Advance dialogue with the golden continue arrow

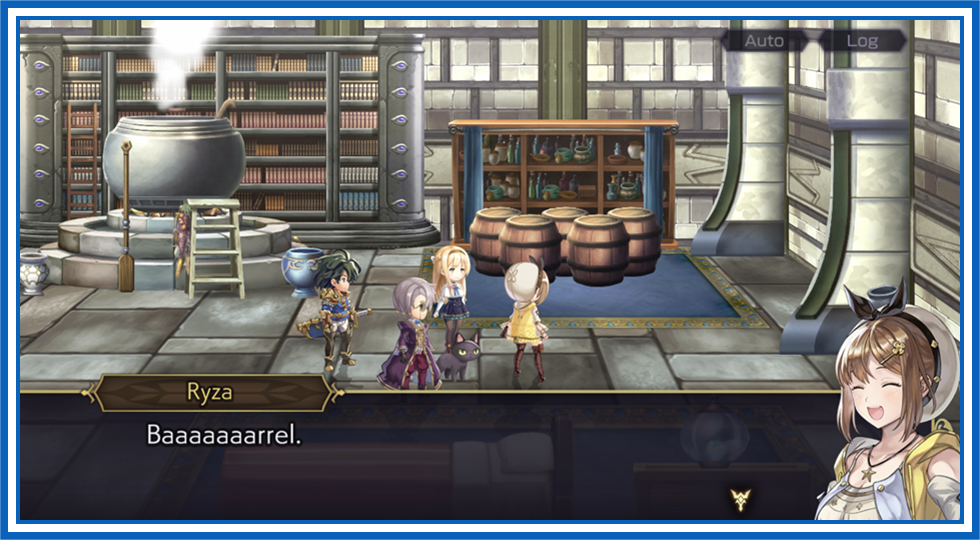point(740,497)
